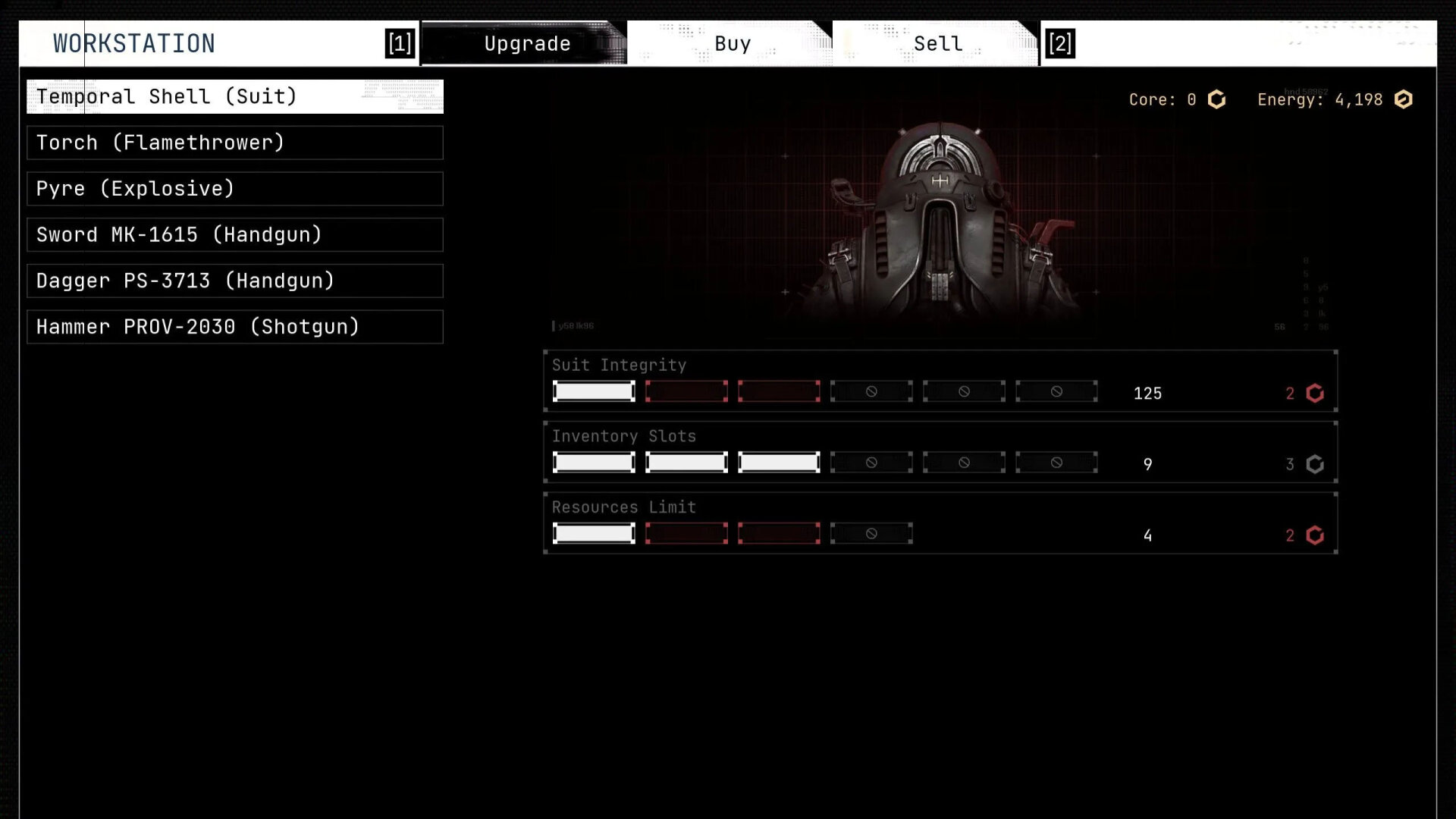Select Dagger PS-3713 (Handgun)
The width and height of the screenshot is (1456, 819).
point(235,281)
